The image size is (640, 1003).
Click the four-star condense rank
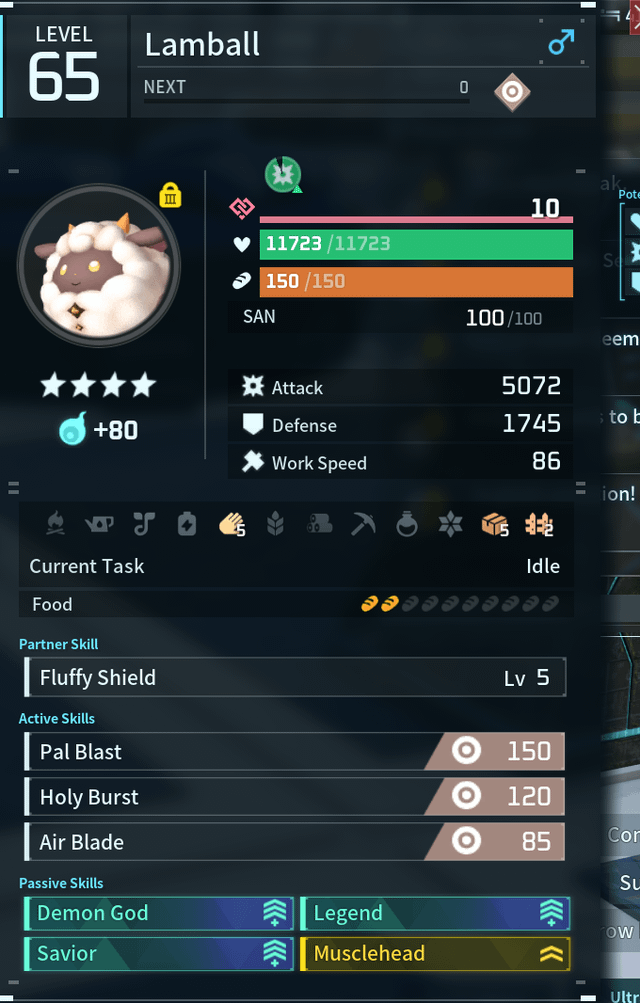(98, 385)
